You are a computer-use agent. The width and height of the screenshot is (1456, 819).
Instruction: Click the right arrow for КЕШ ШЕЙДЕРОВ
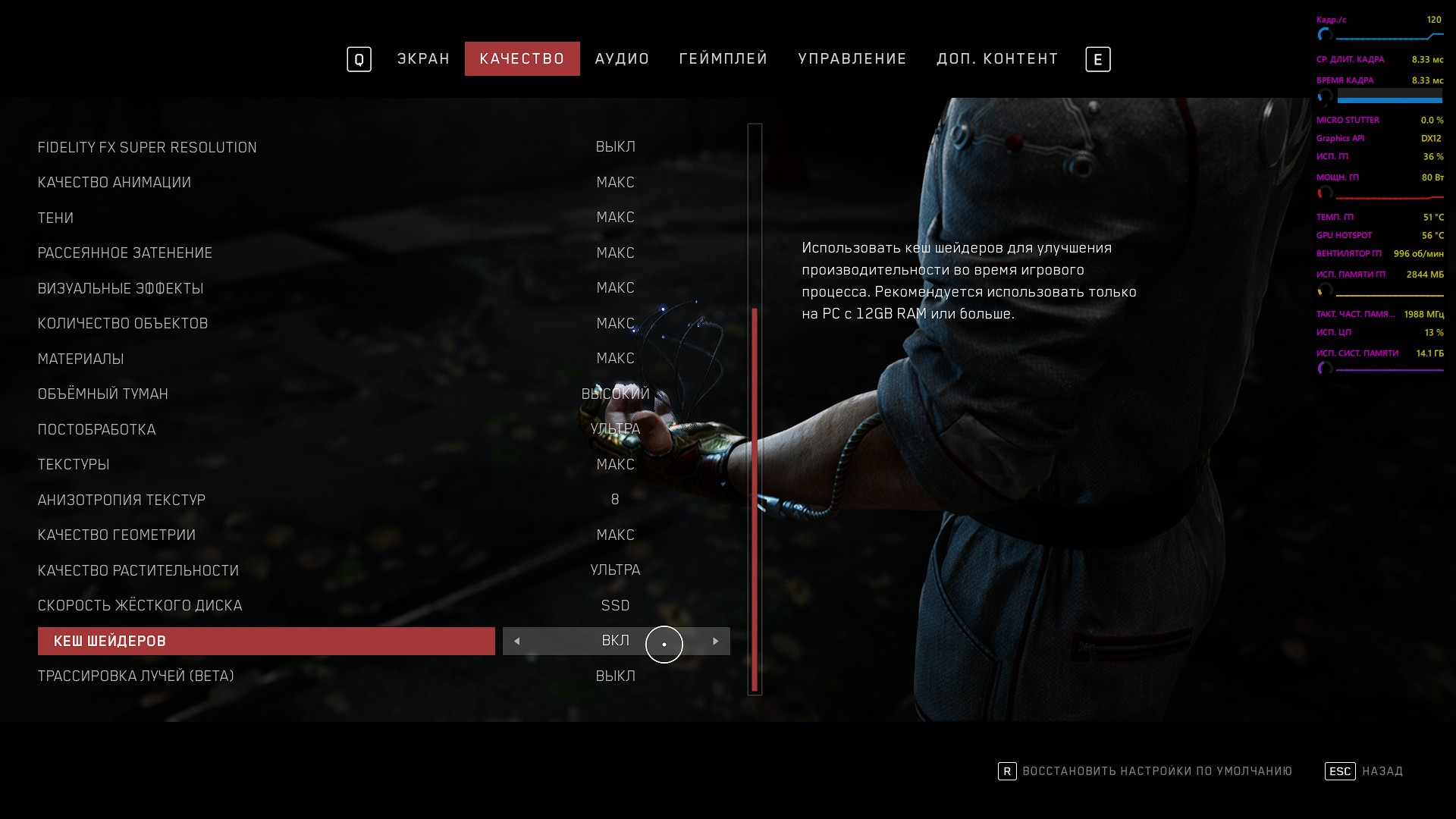715,642
